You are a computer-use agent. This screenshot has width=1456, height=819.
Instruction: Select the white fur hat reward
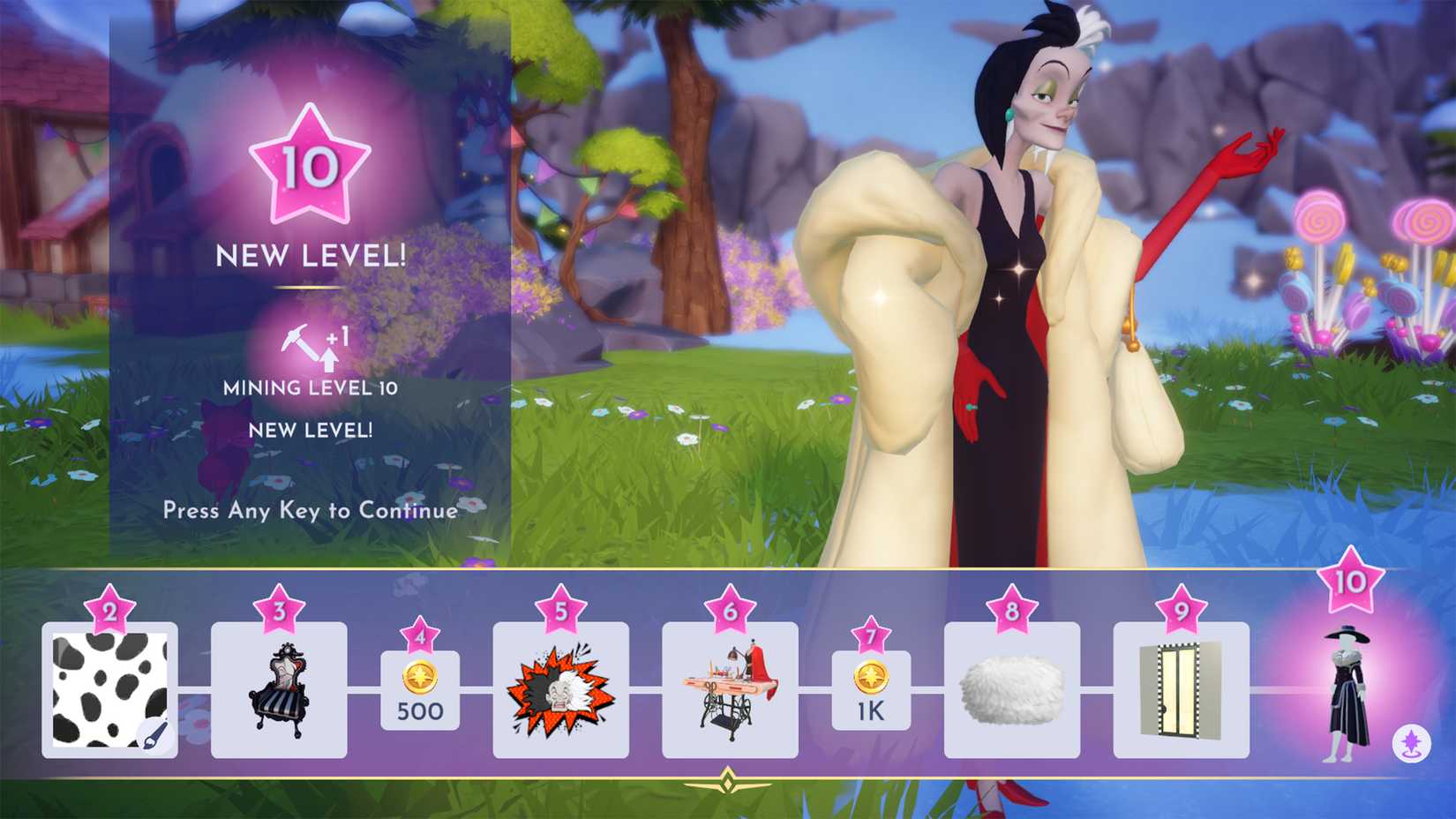[1010, 688]
